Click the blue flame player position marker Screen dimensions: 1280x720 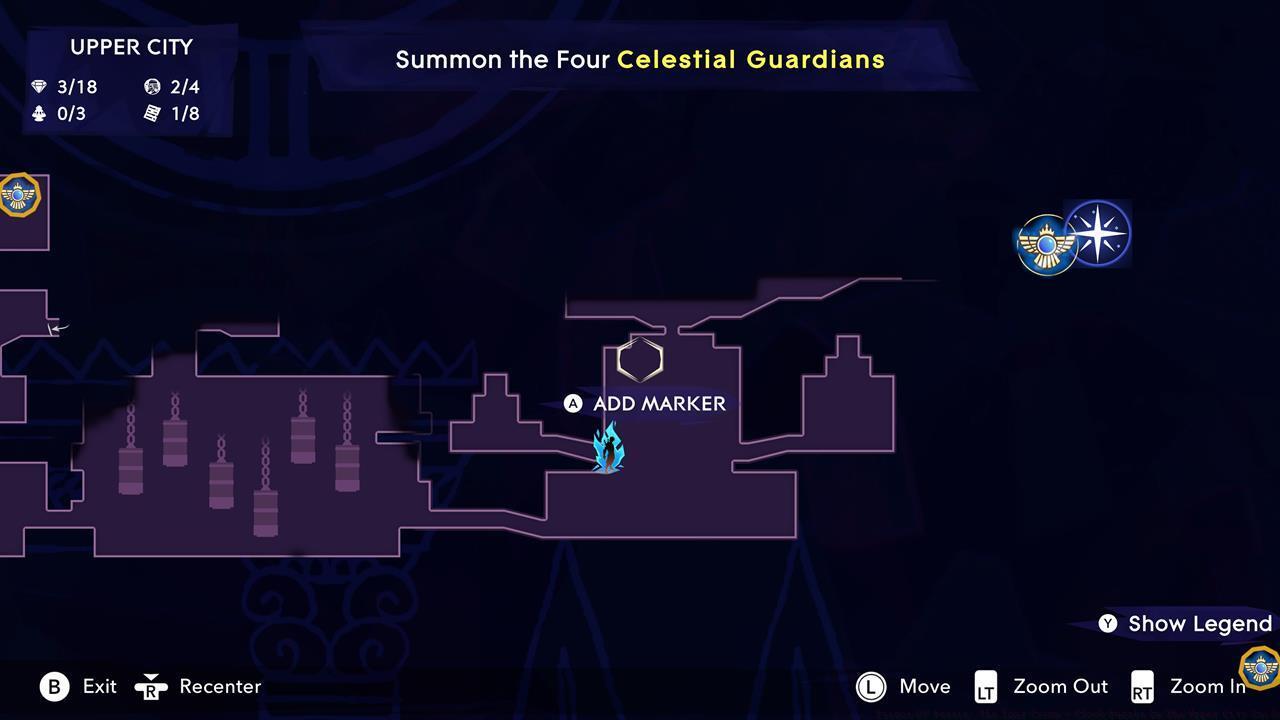(610, 447)
